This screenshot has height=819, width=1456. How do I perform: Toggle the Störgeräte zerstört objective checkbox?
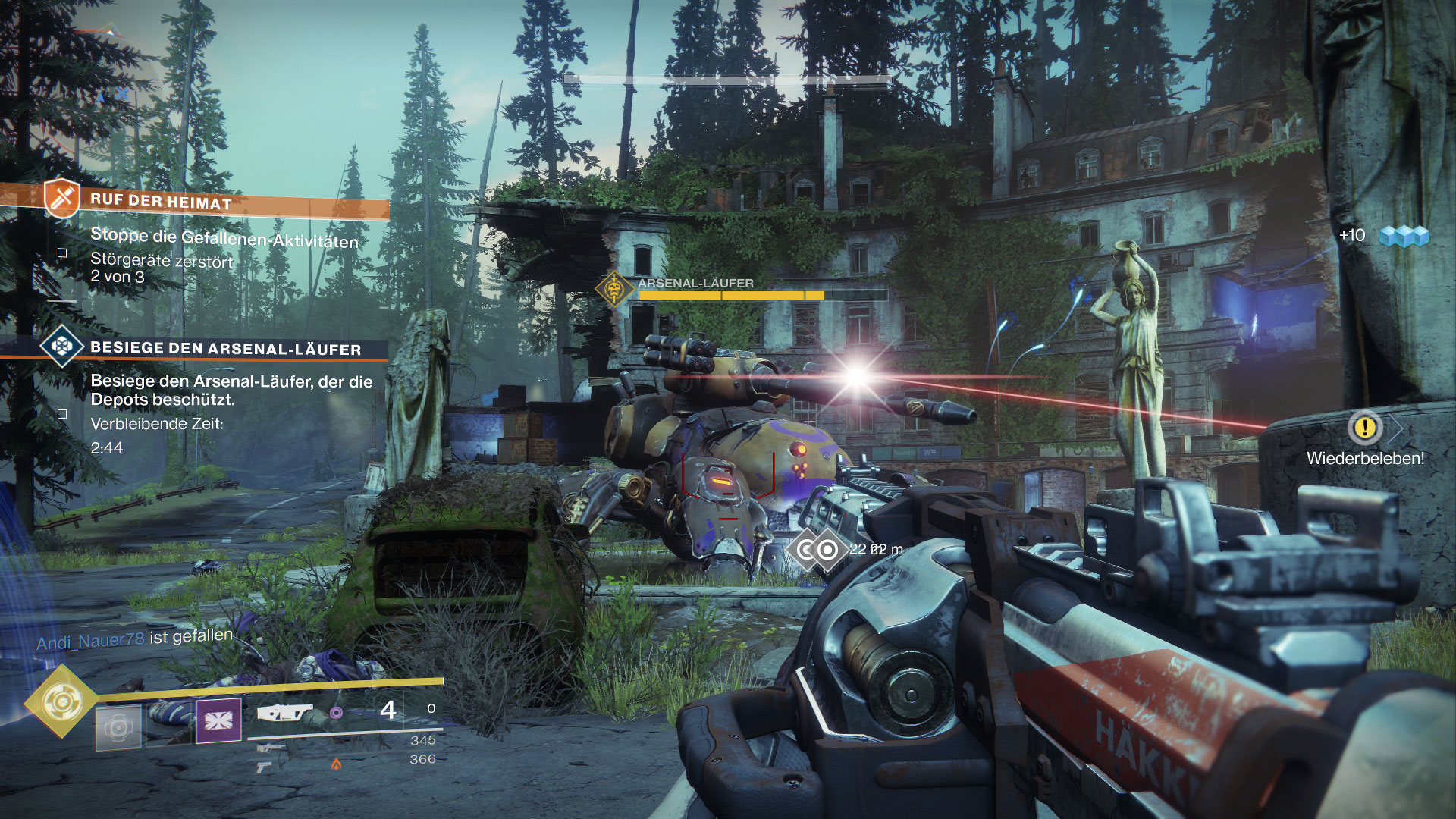tap(62, 253)
